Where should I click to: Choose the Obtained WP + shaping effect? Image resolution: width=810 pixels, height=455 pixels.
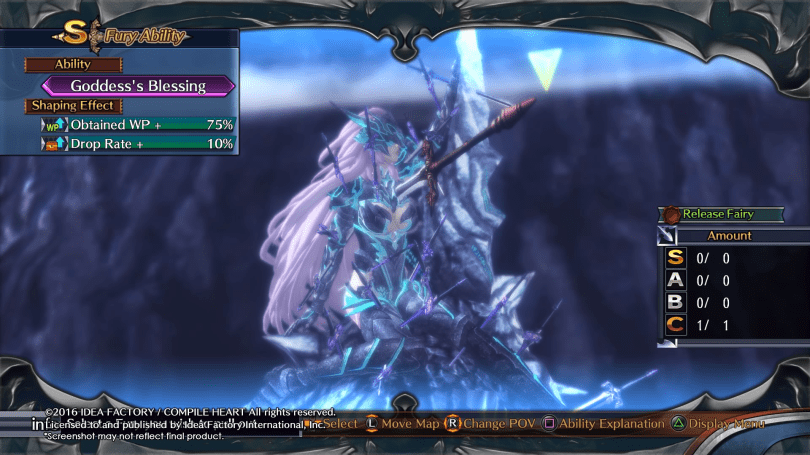coord(138,125)
